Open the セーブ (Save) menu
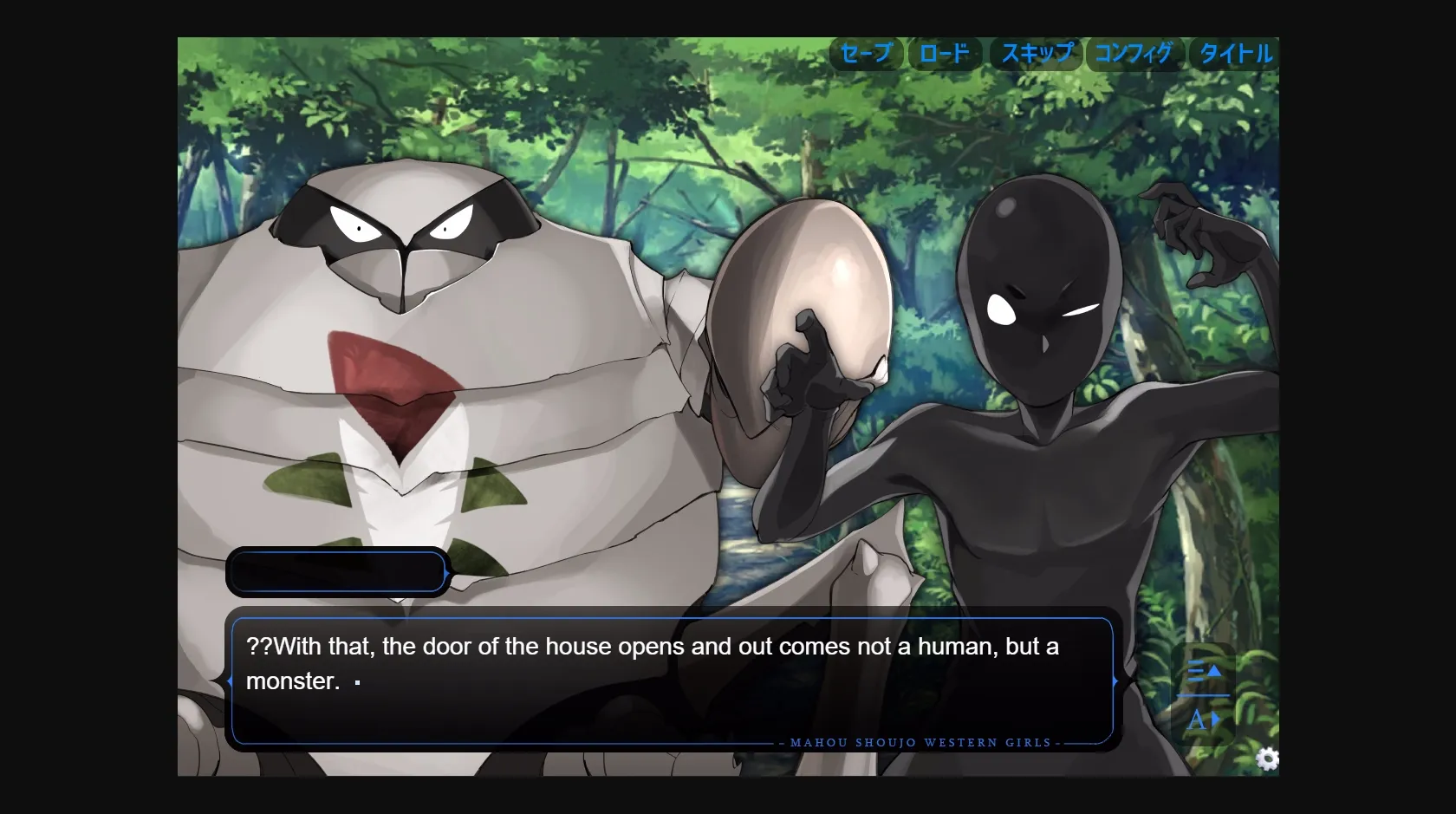This screenshot has height=814, width=1456. coord(866,54)
